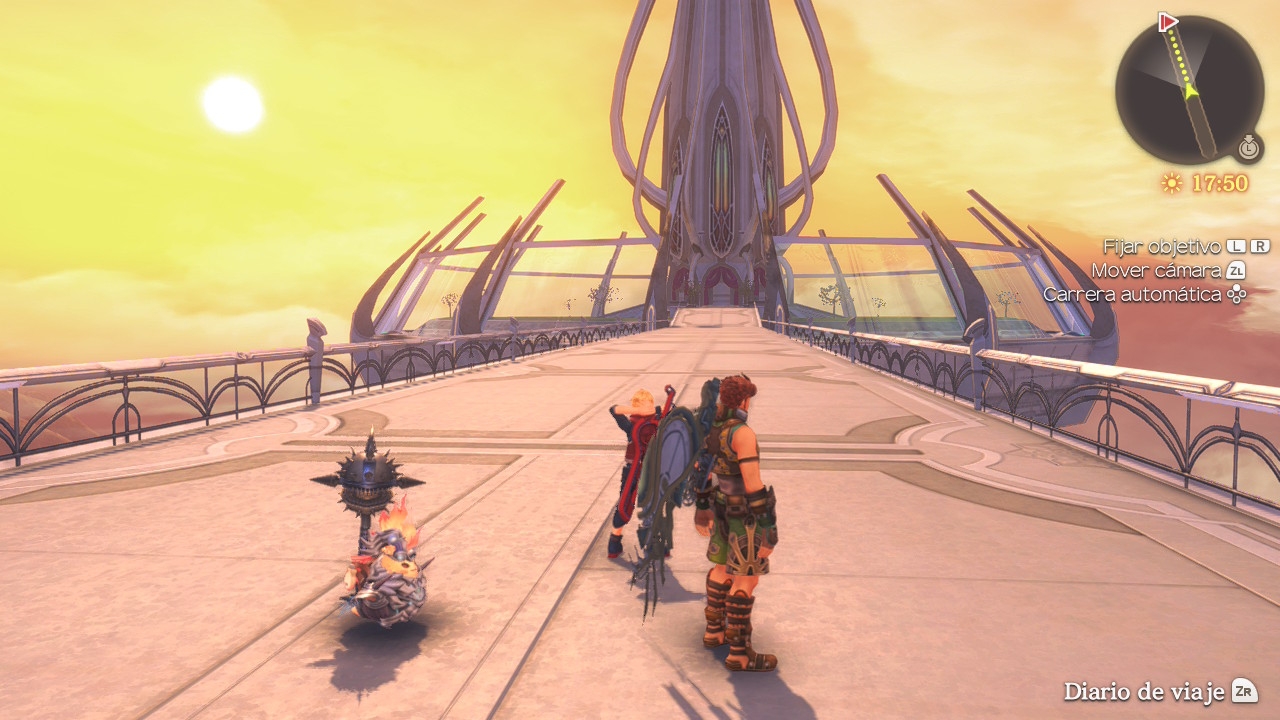Open the circular minimap

pos(1189,90)
